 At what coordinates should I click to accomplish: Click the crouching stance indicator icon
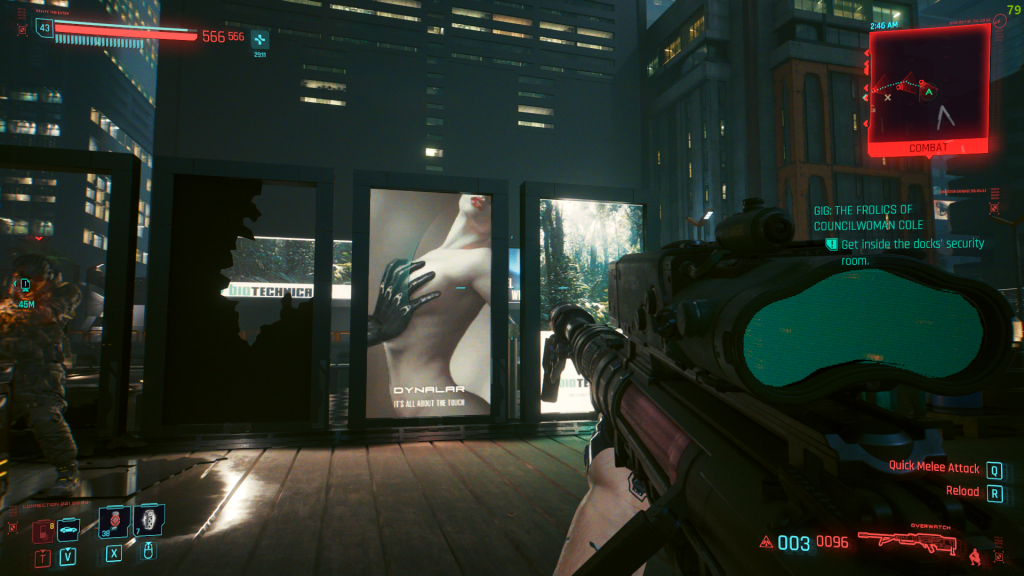pos(974,549)
